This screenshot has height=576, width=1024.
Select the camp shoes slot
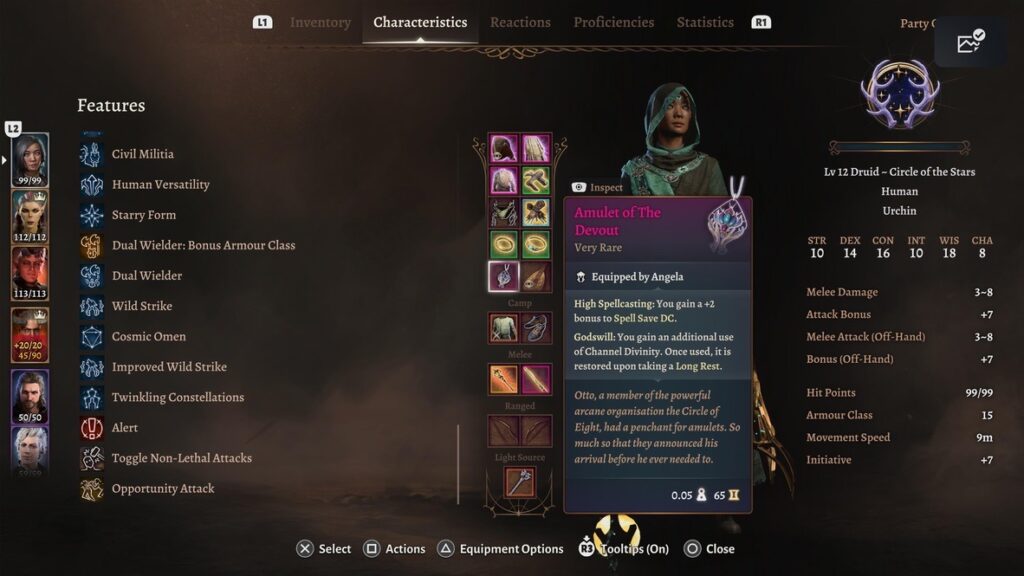click(x=536, y=327)
